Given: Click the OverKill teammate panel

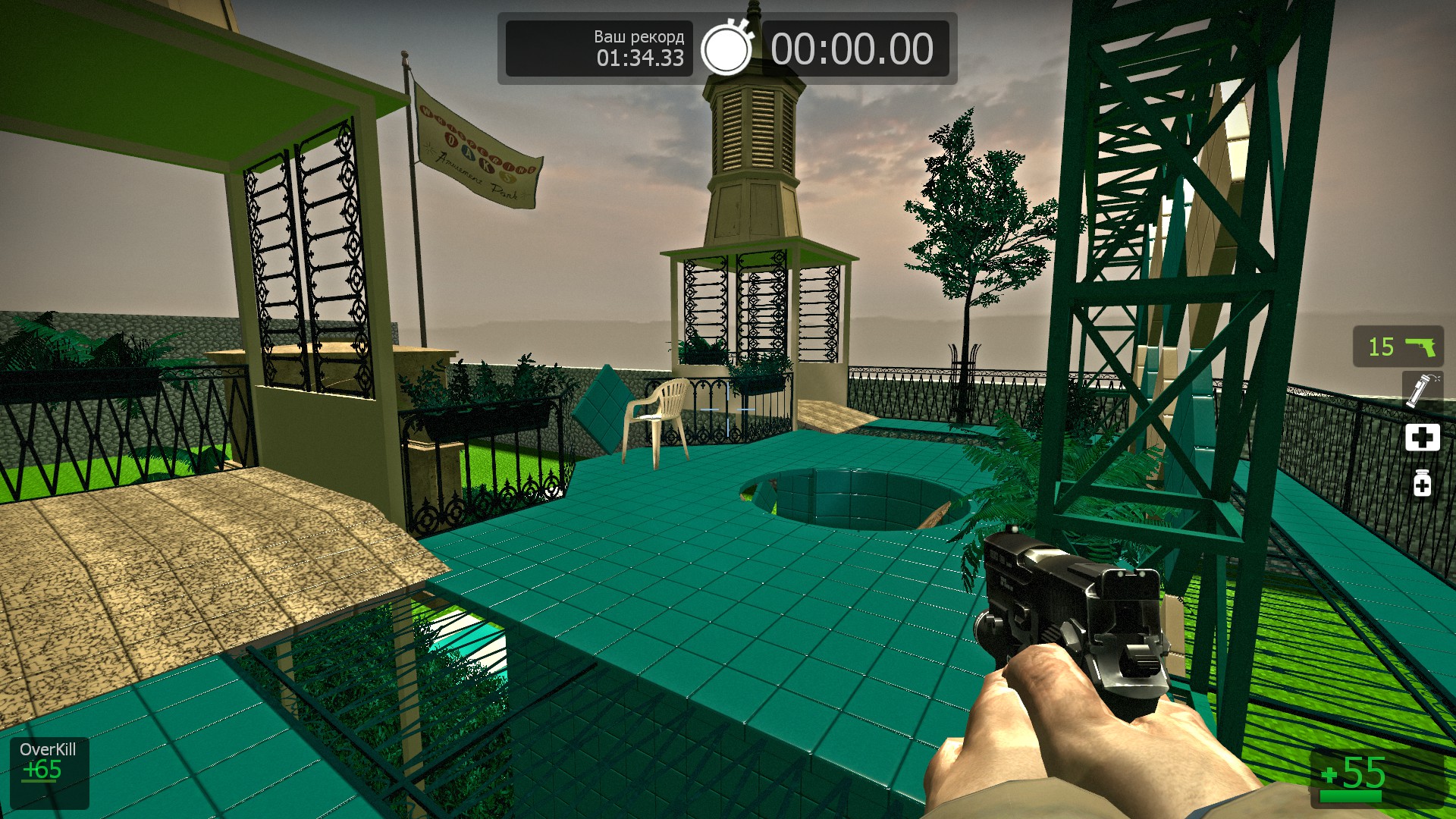Looking at the screenshot, I should click(x=49, y=772).
